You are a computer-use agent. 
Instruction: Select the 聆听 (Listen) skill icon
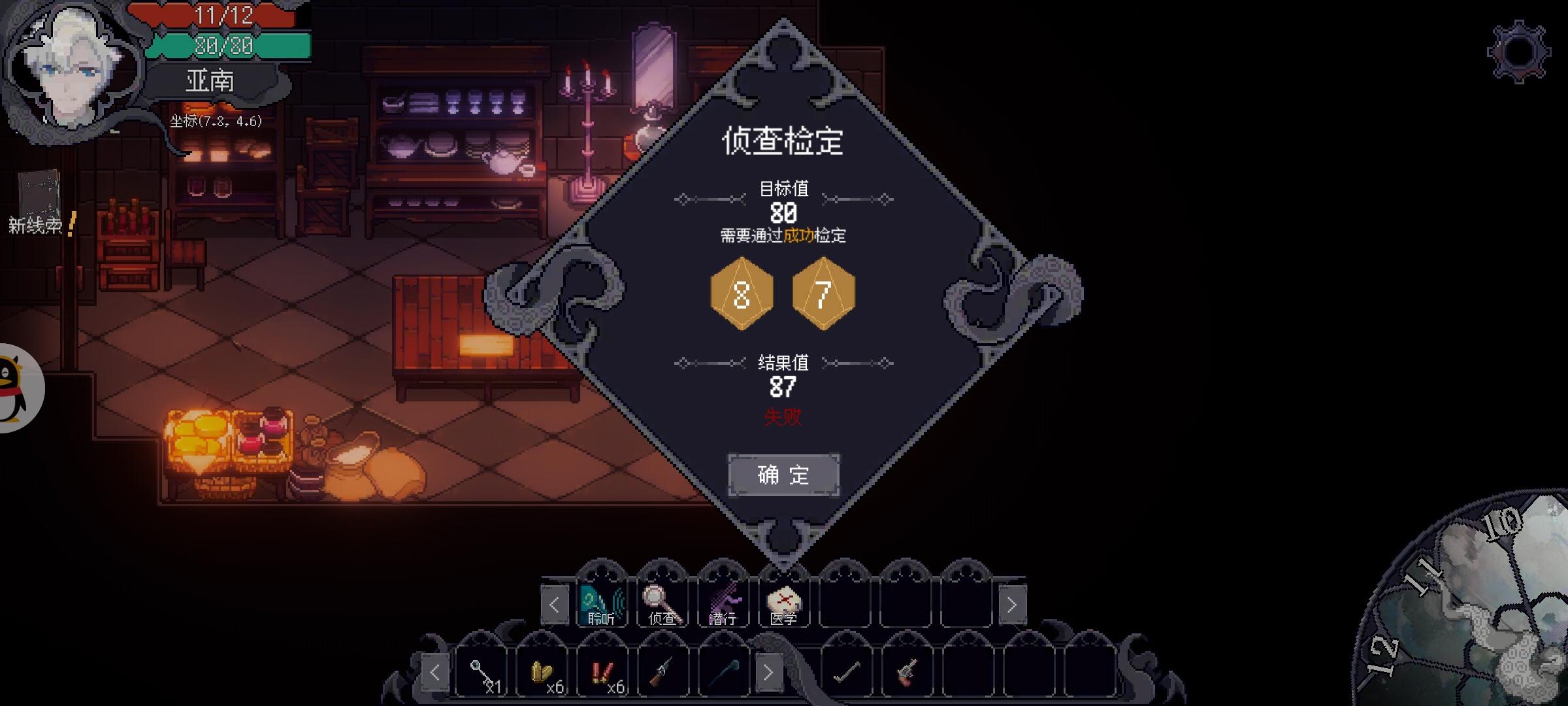coord(602,605)
